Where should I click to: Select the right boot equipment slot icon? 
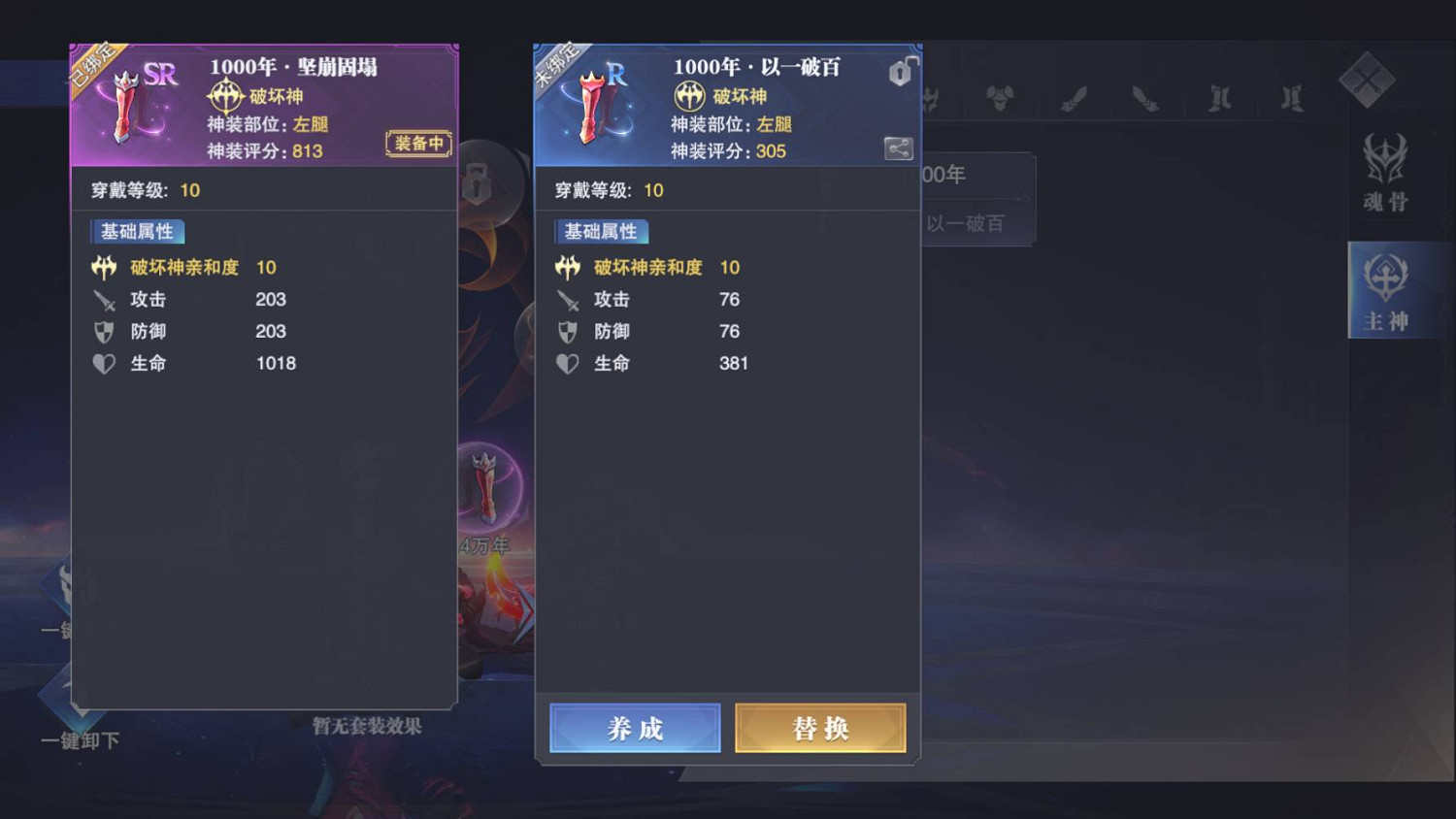click(1291, 98)
